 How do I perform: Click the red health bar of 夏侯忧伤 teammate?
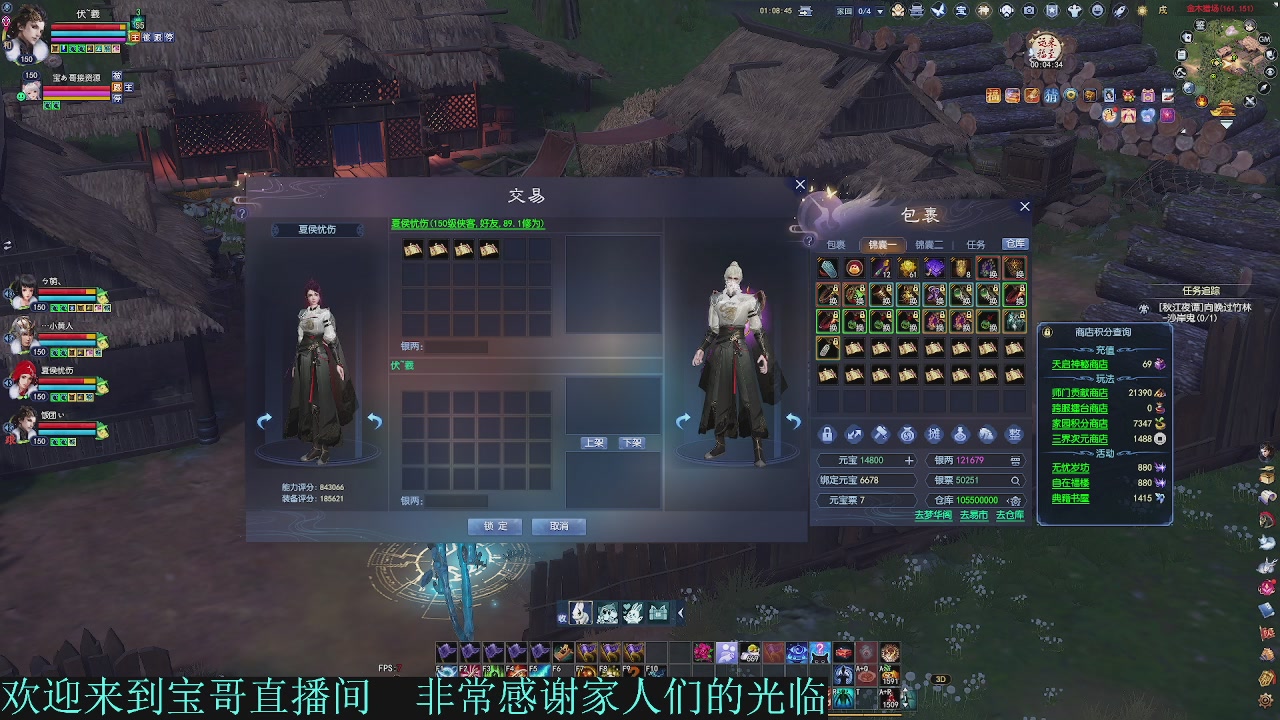[61, 380]
